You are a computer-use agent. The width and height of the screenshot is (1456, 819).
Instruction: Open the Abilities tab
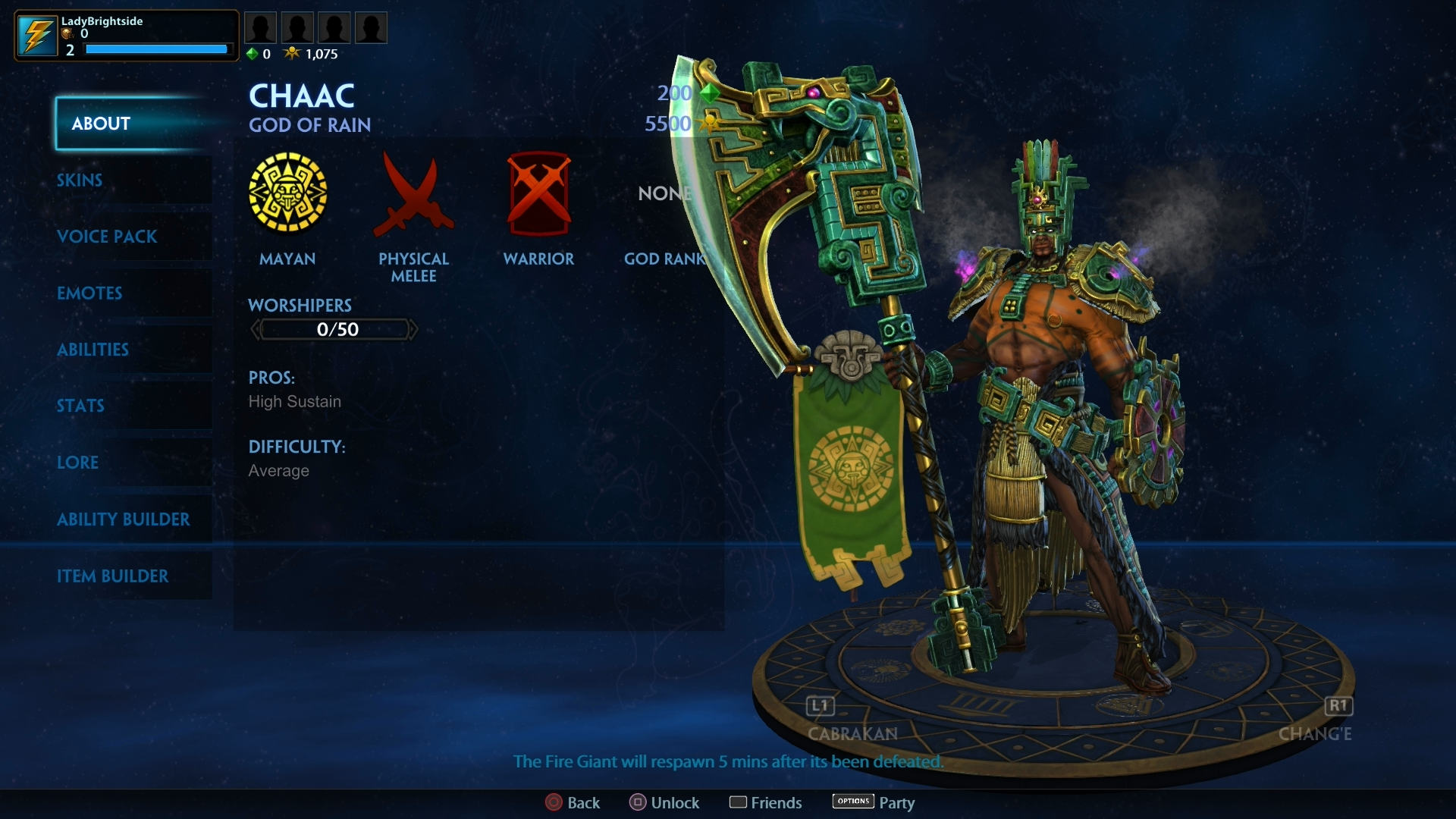(x=93, y=350)
